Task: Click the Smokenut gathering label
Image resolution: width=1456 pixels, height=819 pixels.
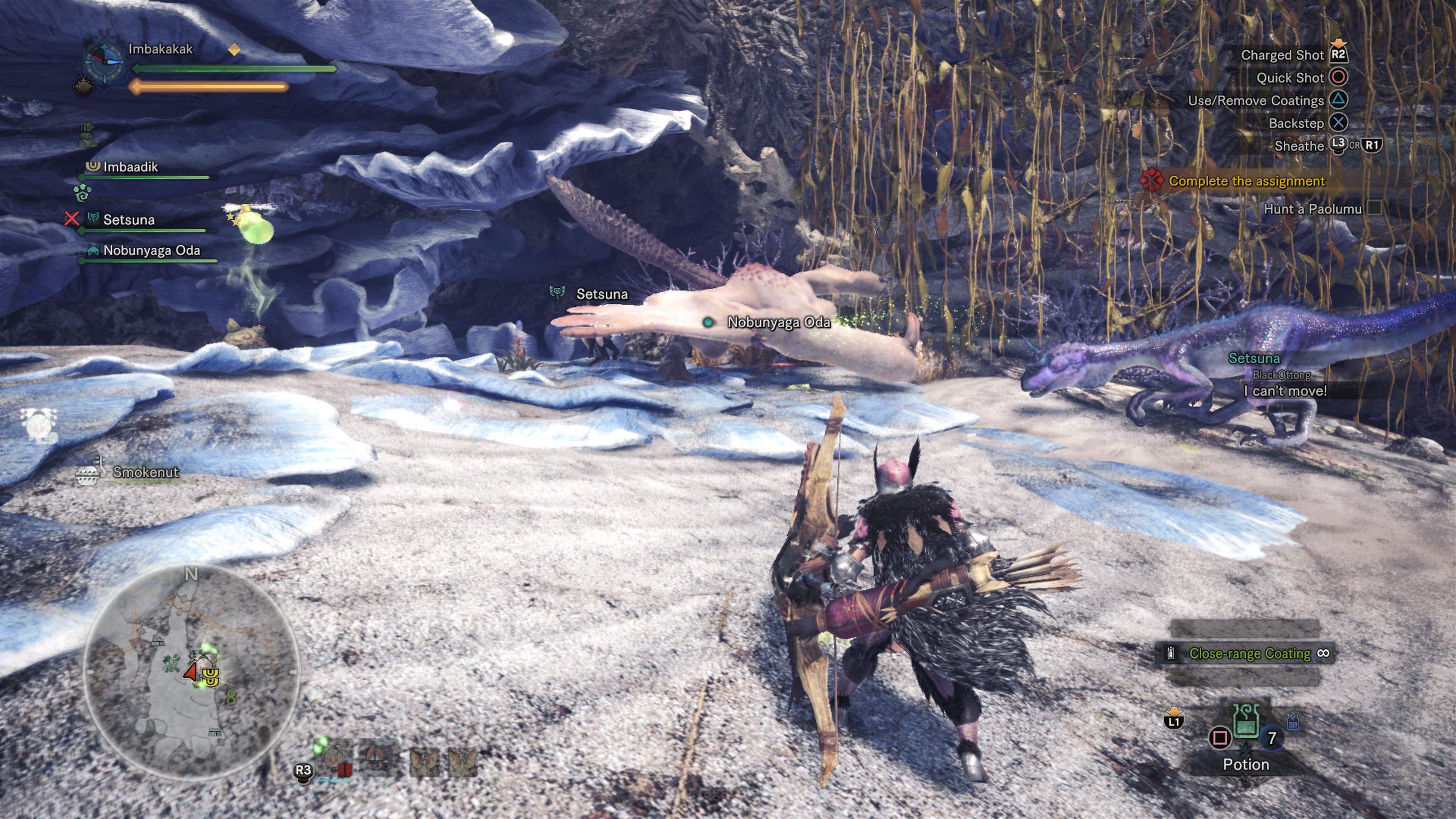Action: [x=145, y=472]
